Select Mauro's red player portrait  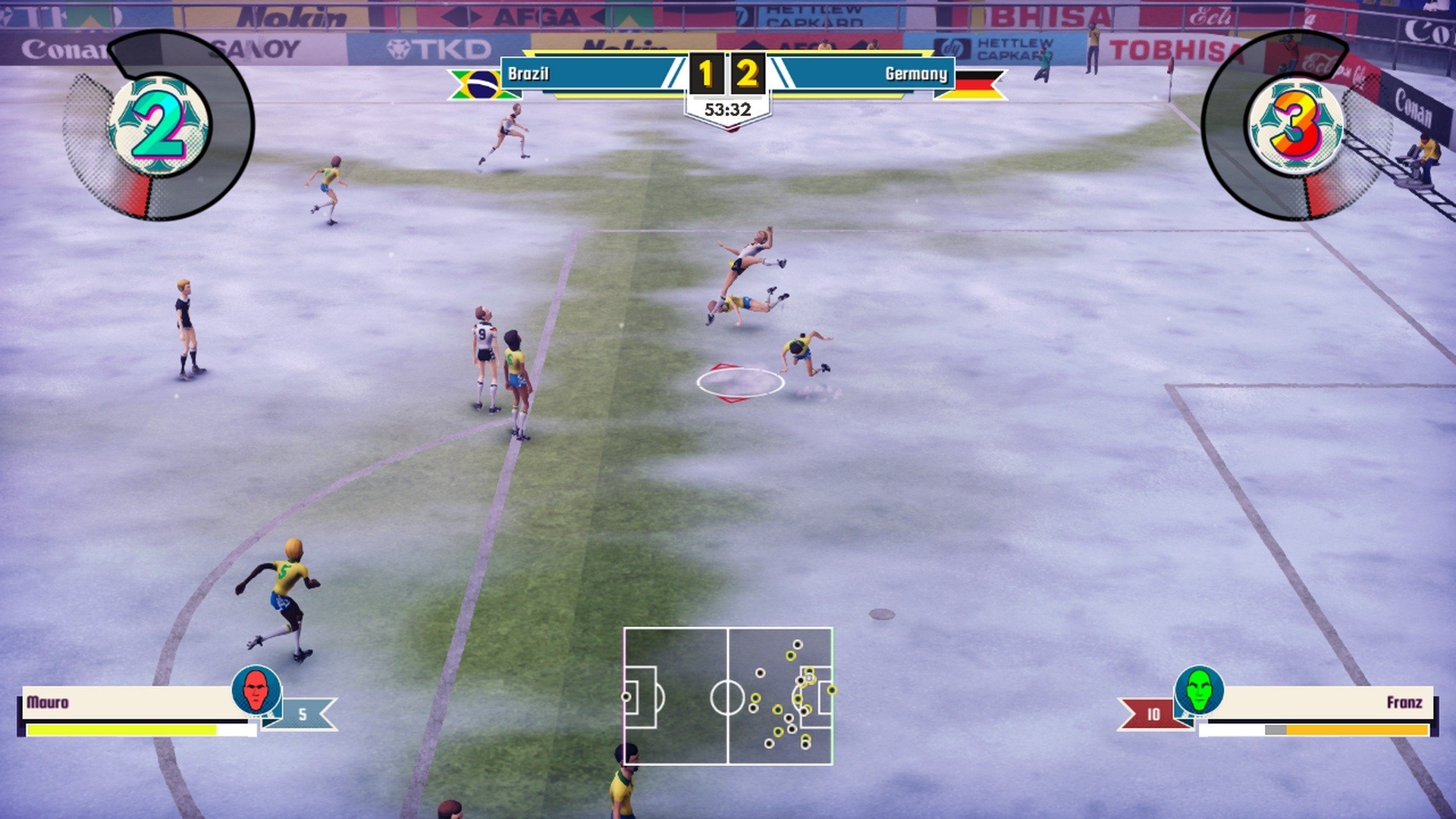coord(256,689)
